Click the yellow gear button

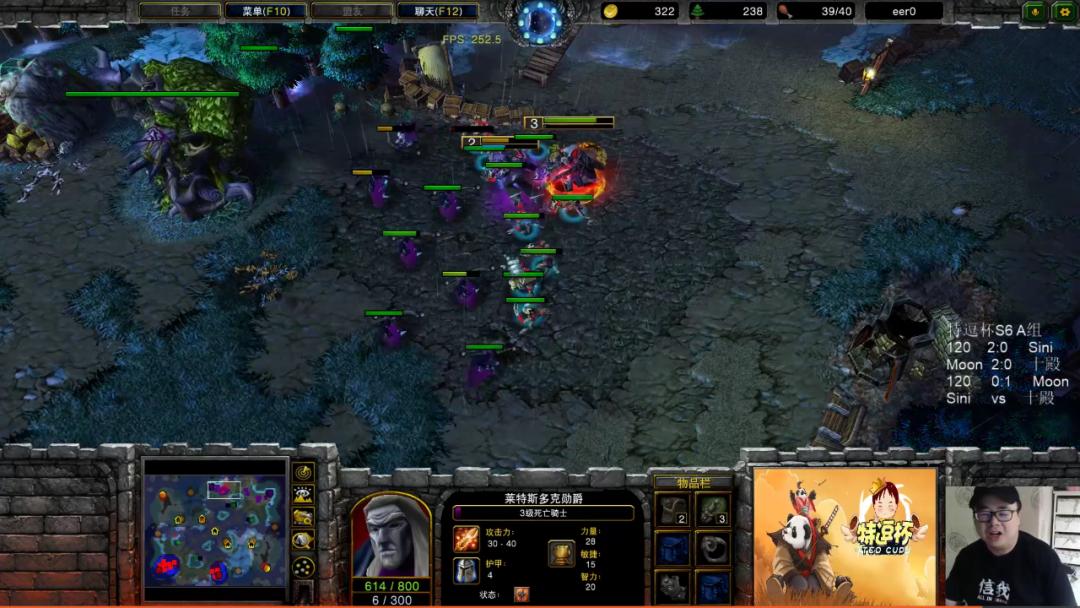tap(1063, 11)
